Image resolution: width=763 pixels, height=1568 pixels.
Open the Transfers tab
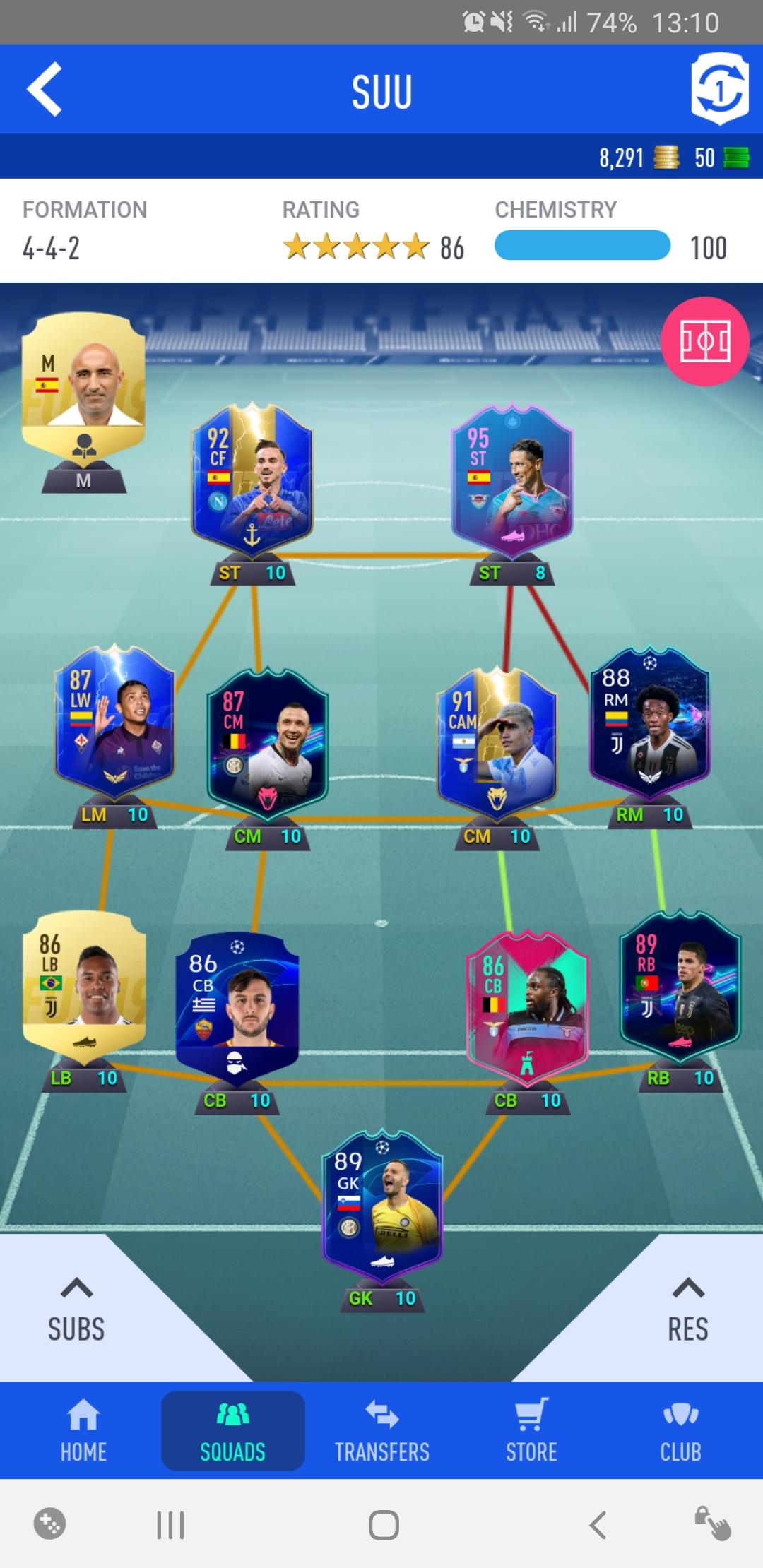pos(381,1431)
